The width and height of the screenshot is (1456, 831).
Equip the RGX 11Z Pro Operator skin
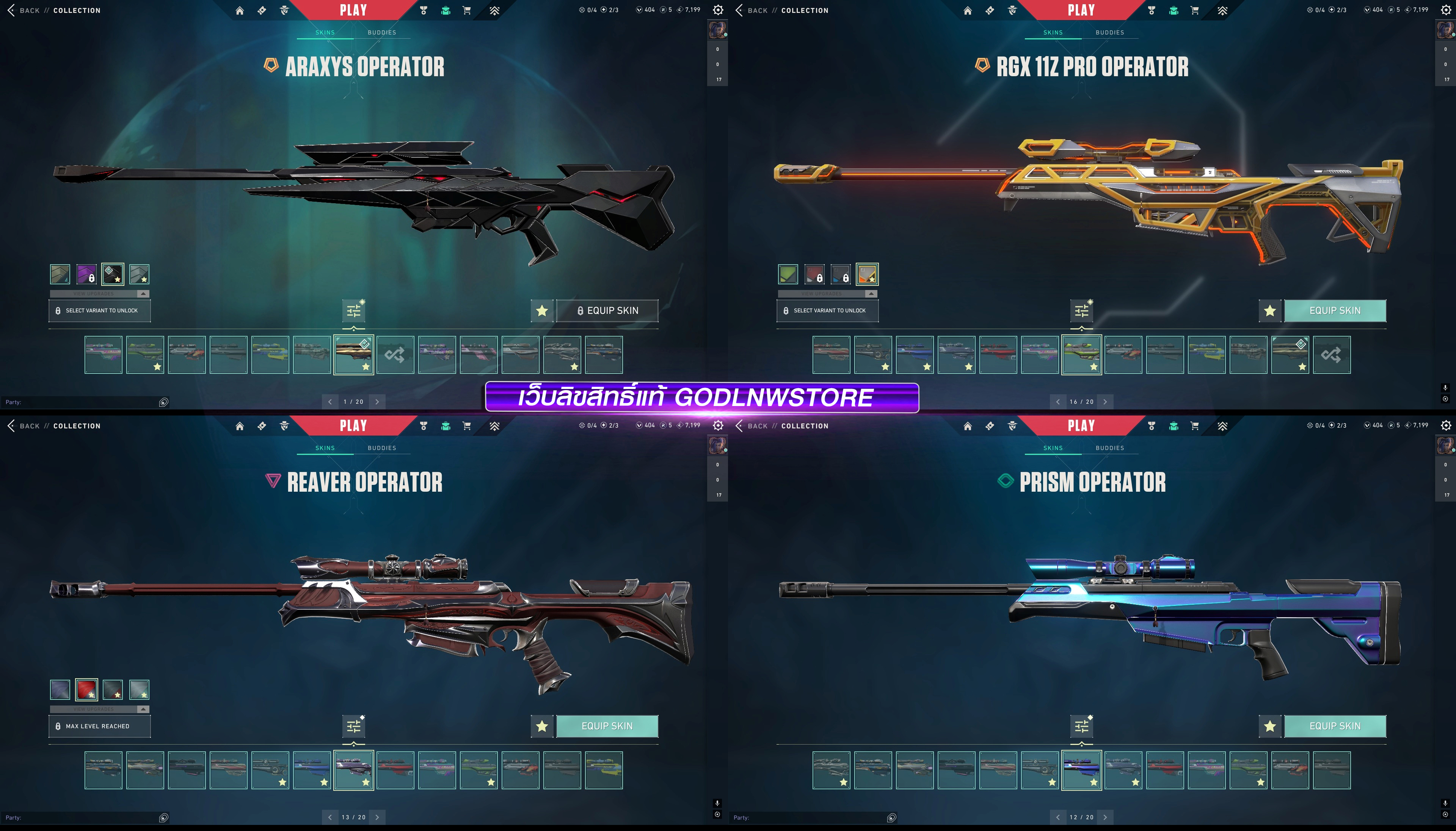[x=1334, y=310]
